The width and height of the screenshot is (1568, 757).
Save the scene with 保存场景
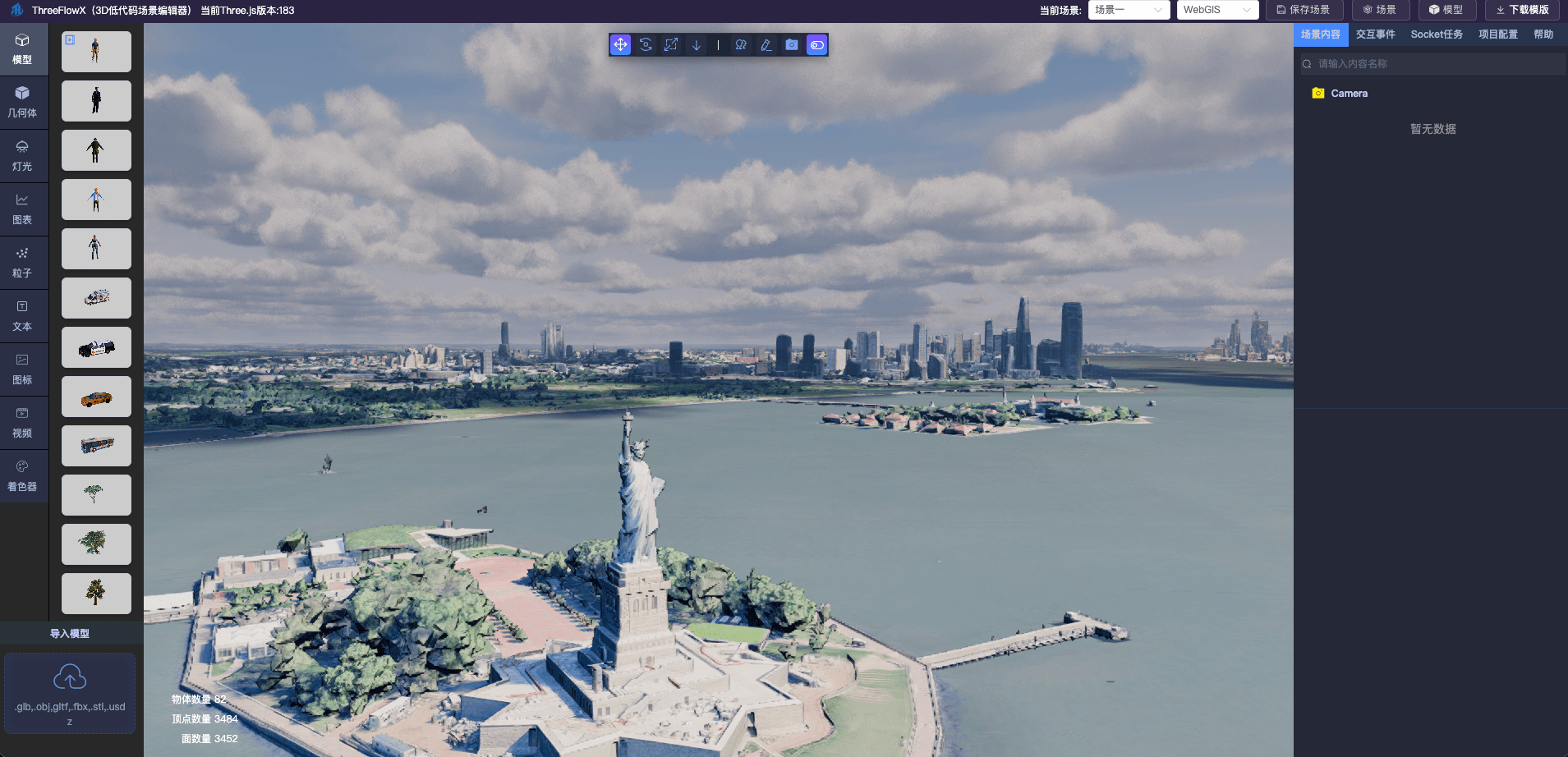pyautogui.click(x=1304, y=10)
